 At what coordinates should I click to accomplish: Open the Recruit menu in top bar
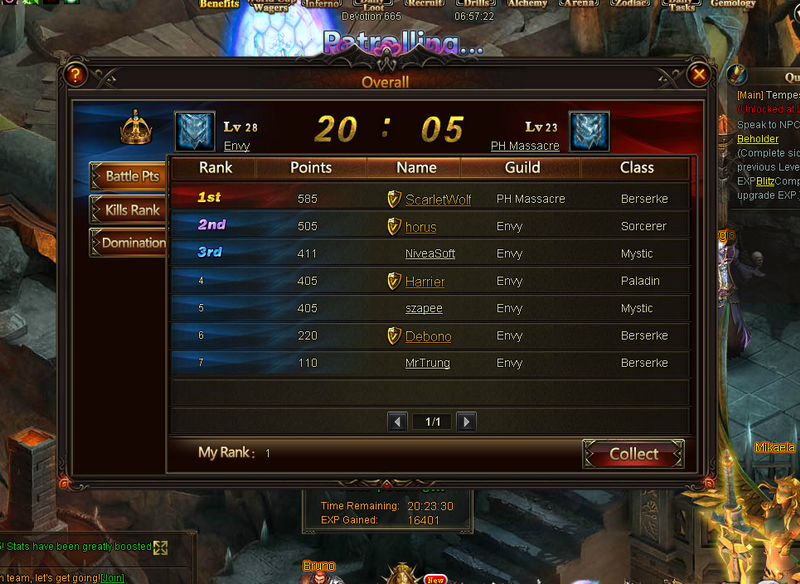426,5
